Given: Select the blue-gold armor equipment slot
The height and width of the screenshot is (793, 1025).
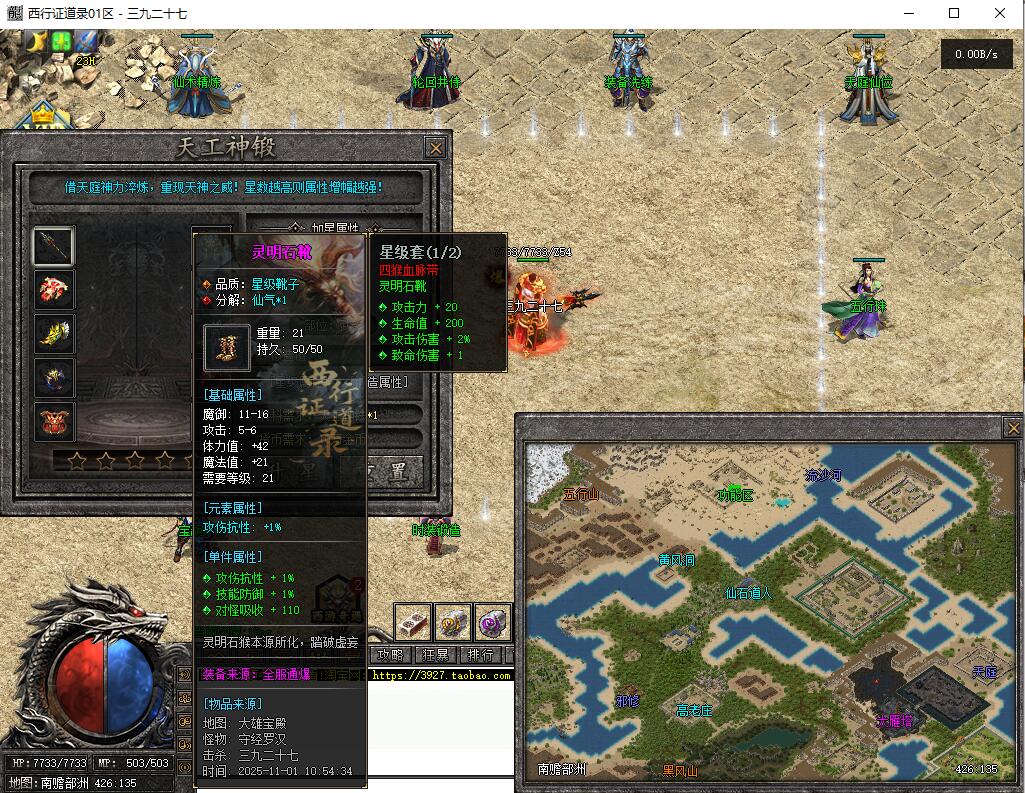Looking at the screenshot, I should coord(54,378).
